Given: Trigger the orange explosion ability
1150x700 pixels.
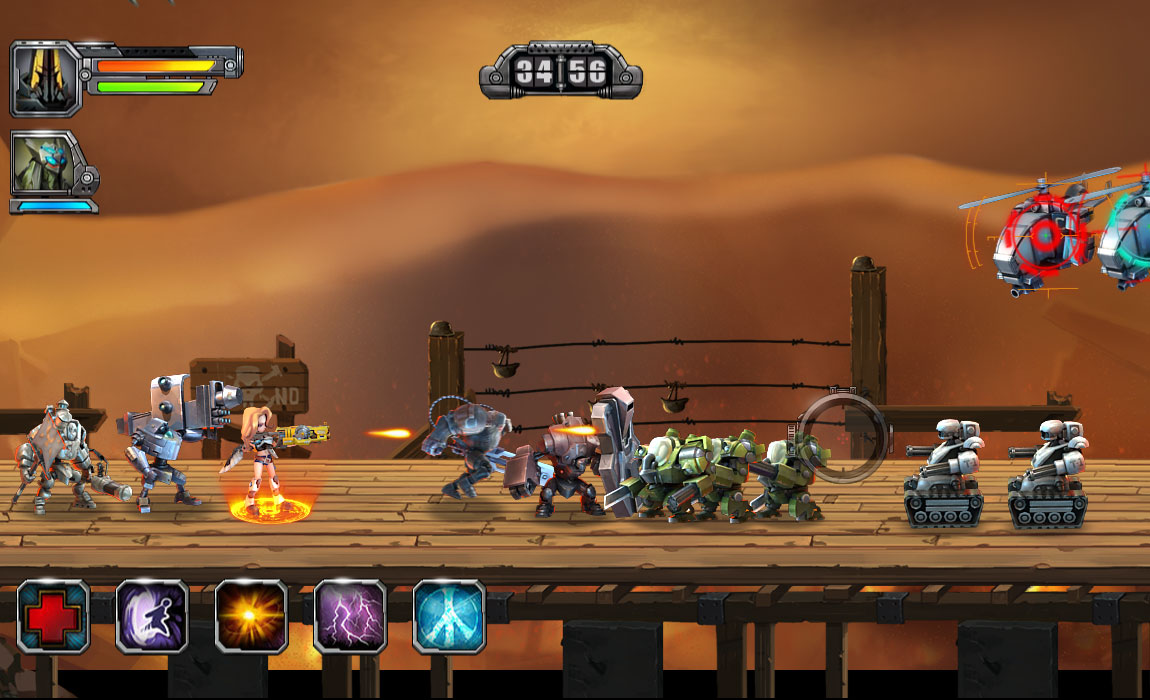Looking at the screenshot, I should (x=251, y=616).
